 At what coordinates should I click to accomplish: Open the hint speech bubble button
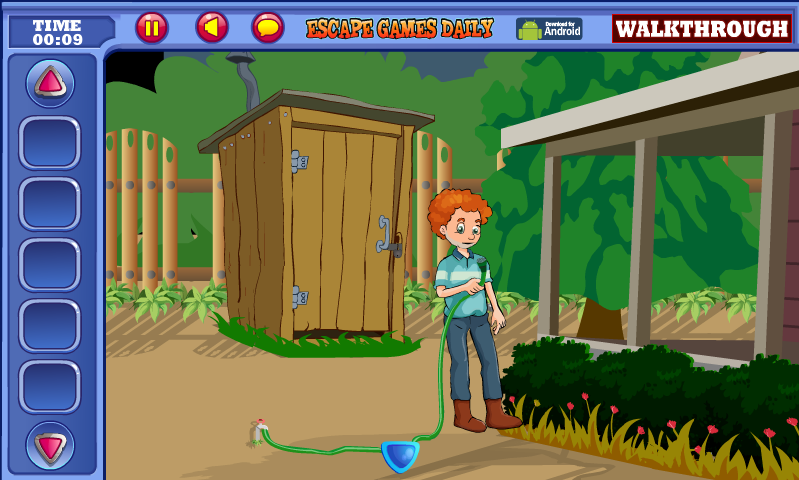pos(268,27)
